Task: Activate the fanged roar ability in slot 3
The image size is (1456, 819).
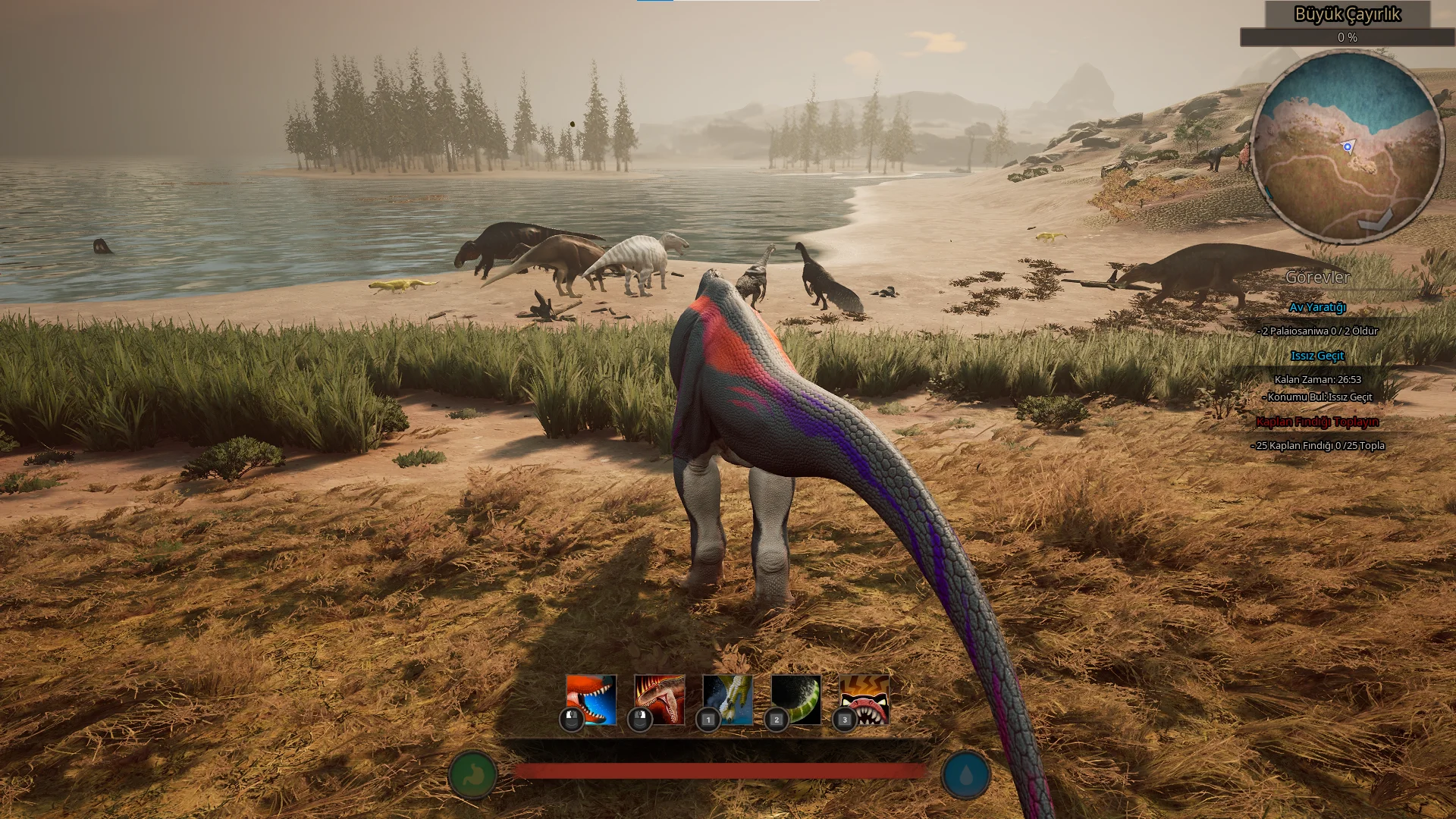Action: pyautogui.click(x=864, y=699)
